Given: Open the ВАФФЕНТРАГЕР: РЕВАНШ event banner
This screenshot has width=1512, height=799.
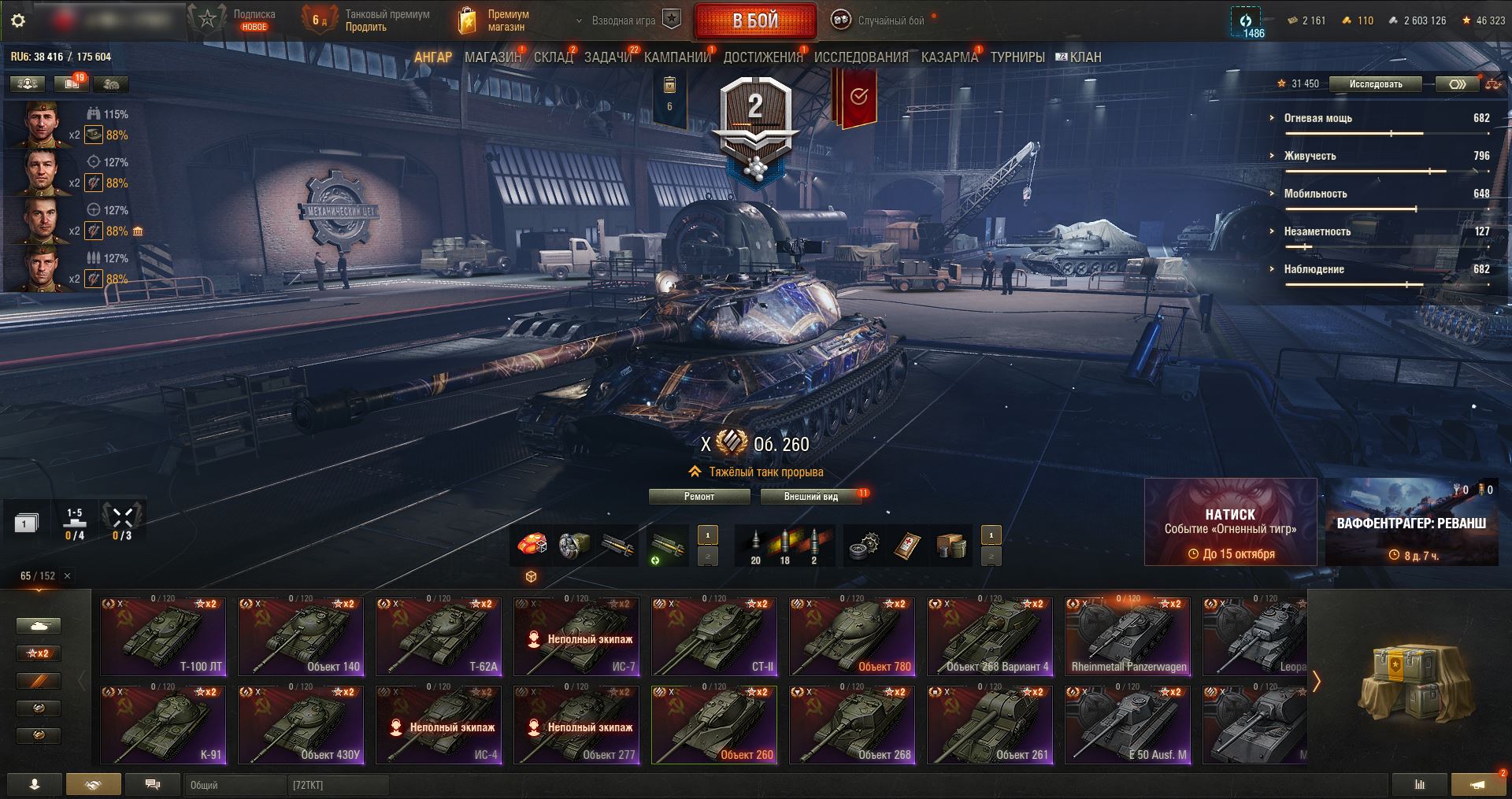Looking at the screenshot, I should pos(1411,522).
